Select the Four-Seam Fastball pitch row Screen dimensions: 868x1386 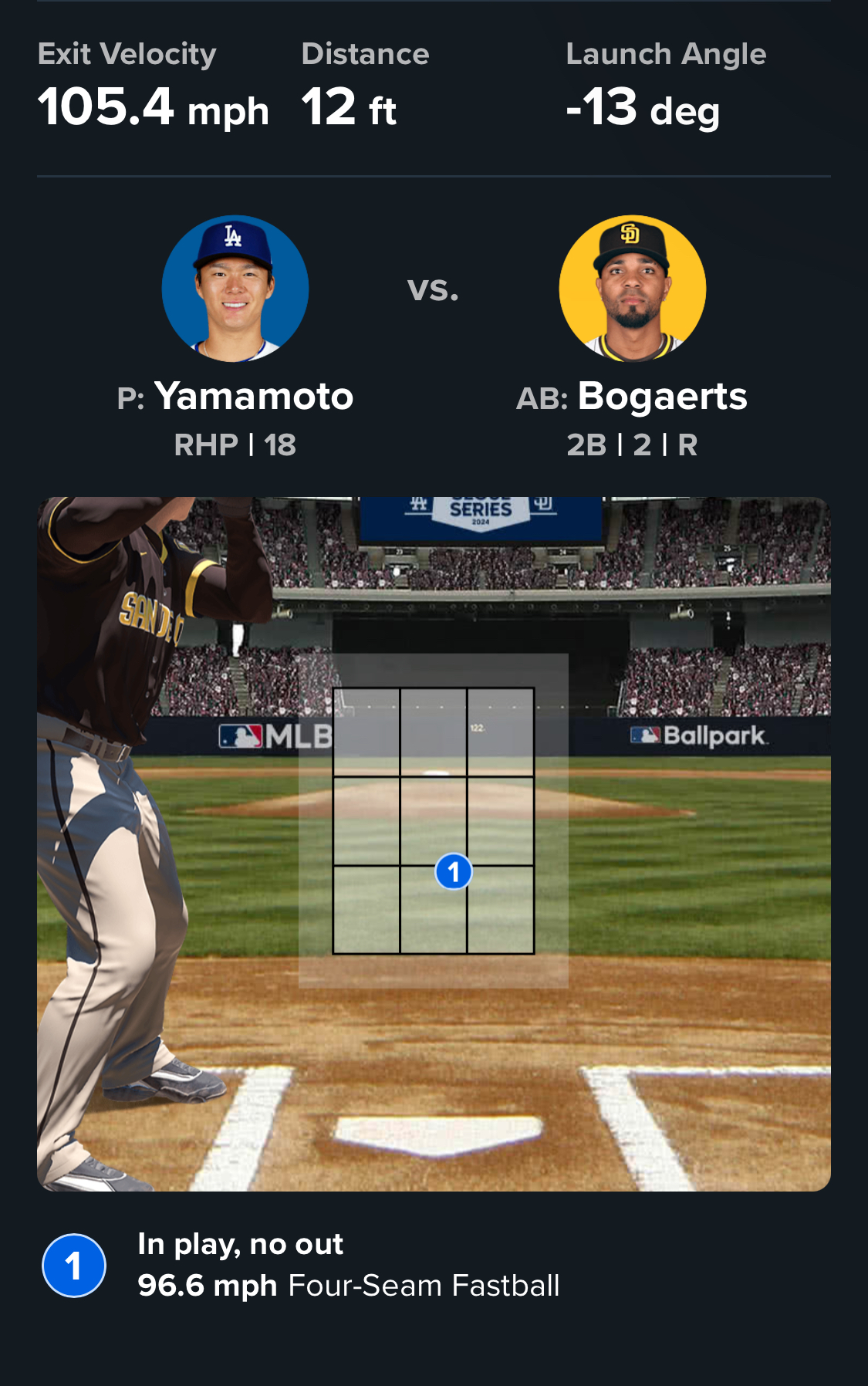pos(347,1266)
